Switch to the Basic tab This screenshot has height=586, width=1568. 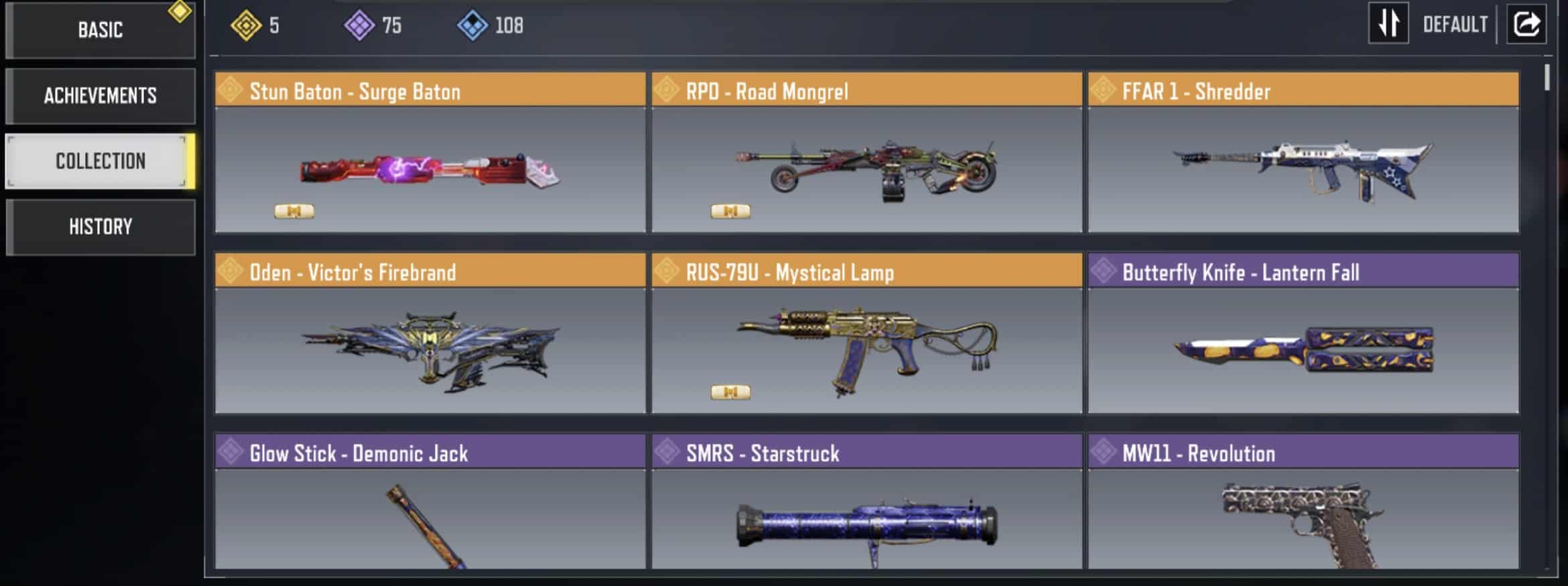[101, 30]
